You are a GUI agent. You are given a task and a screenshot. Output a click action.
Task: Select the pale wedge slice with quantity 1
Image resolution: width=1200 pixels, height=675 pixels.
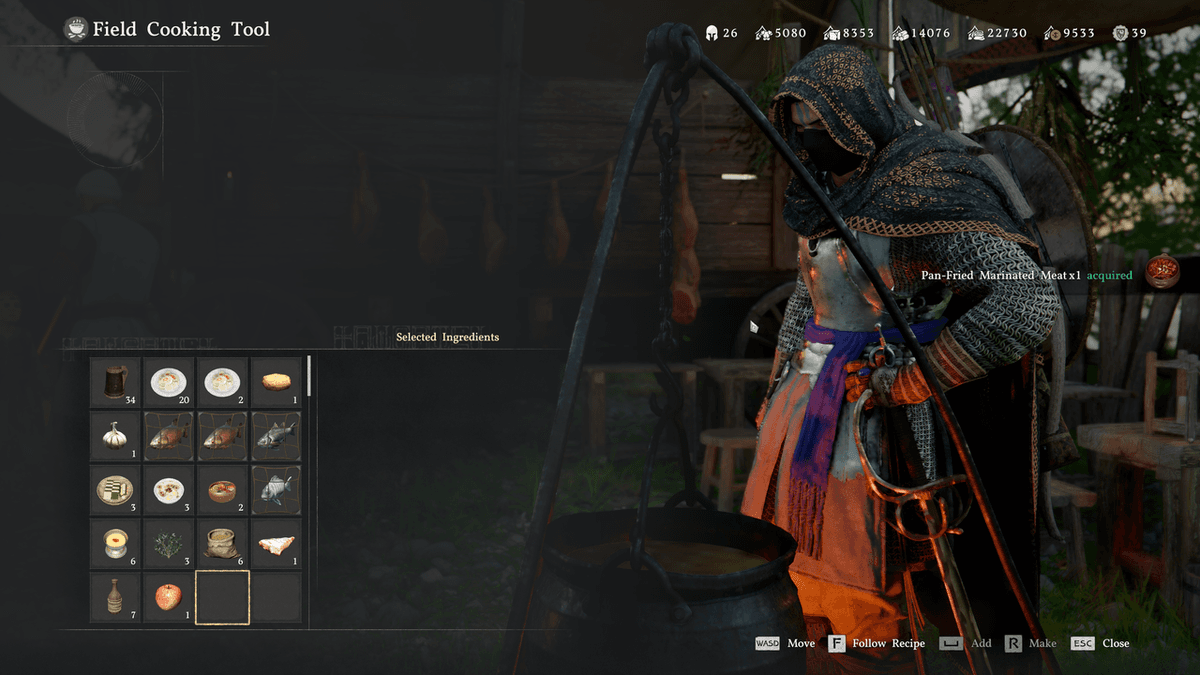pyautogui.click(x=276, y=544)
